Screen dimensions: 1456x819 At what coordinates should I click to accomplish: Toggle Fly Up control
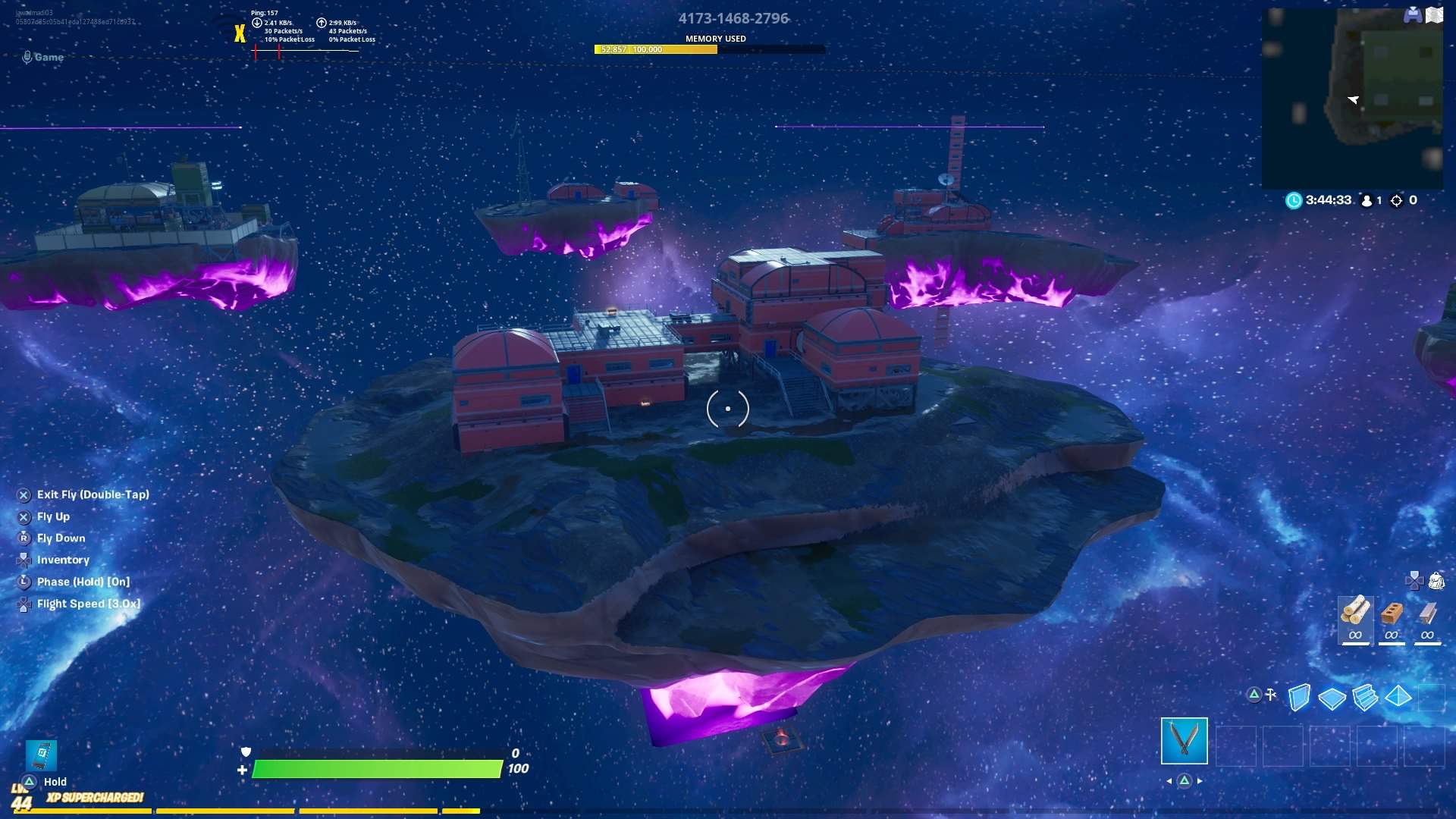[53, 516]
